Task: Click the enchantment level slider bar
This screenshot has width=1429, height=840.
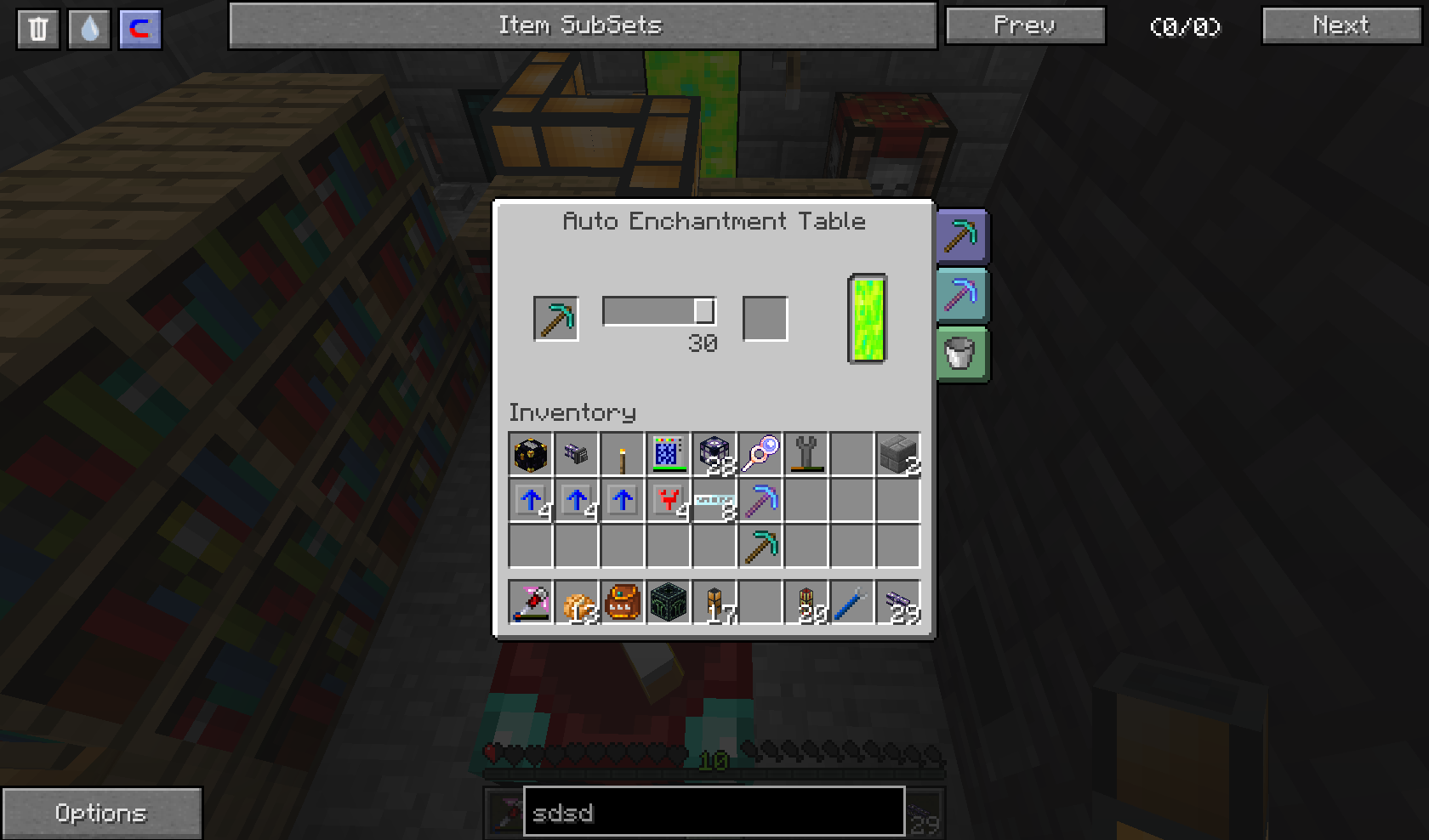Action: 658,311
